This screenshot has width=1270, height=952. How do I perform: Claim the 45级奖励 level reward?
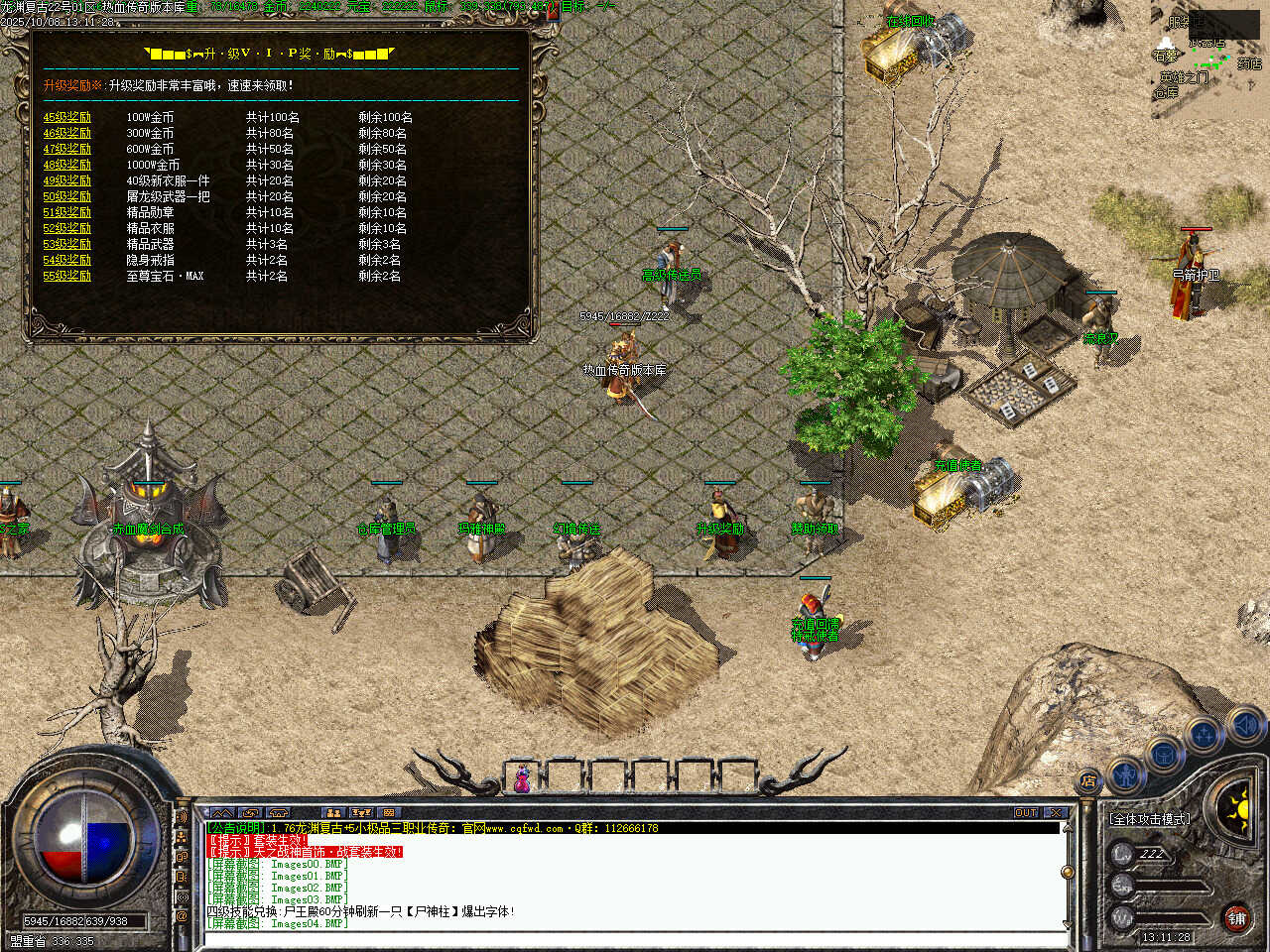point(66,117)
